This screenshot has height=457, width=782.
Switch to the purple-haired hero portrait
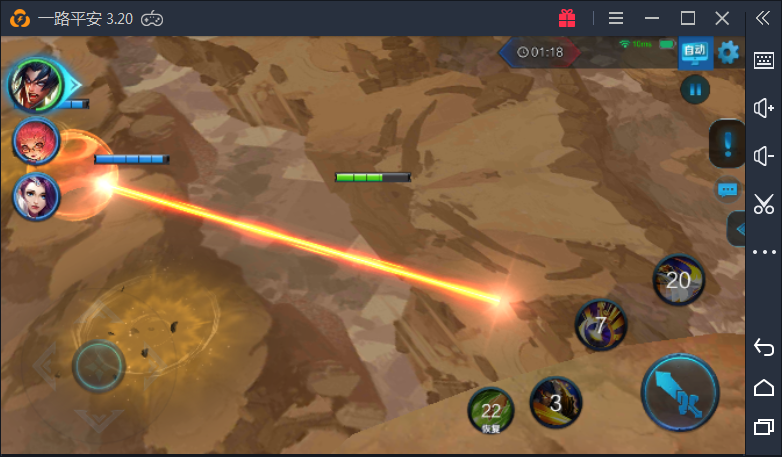[36, 196]
